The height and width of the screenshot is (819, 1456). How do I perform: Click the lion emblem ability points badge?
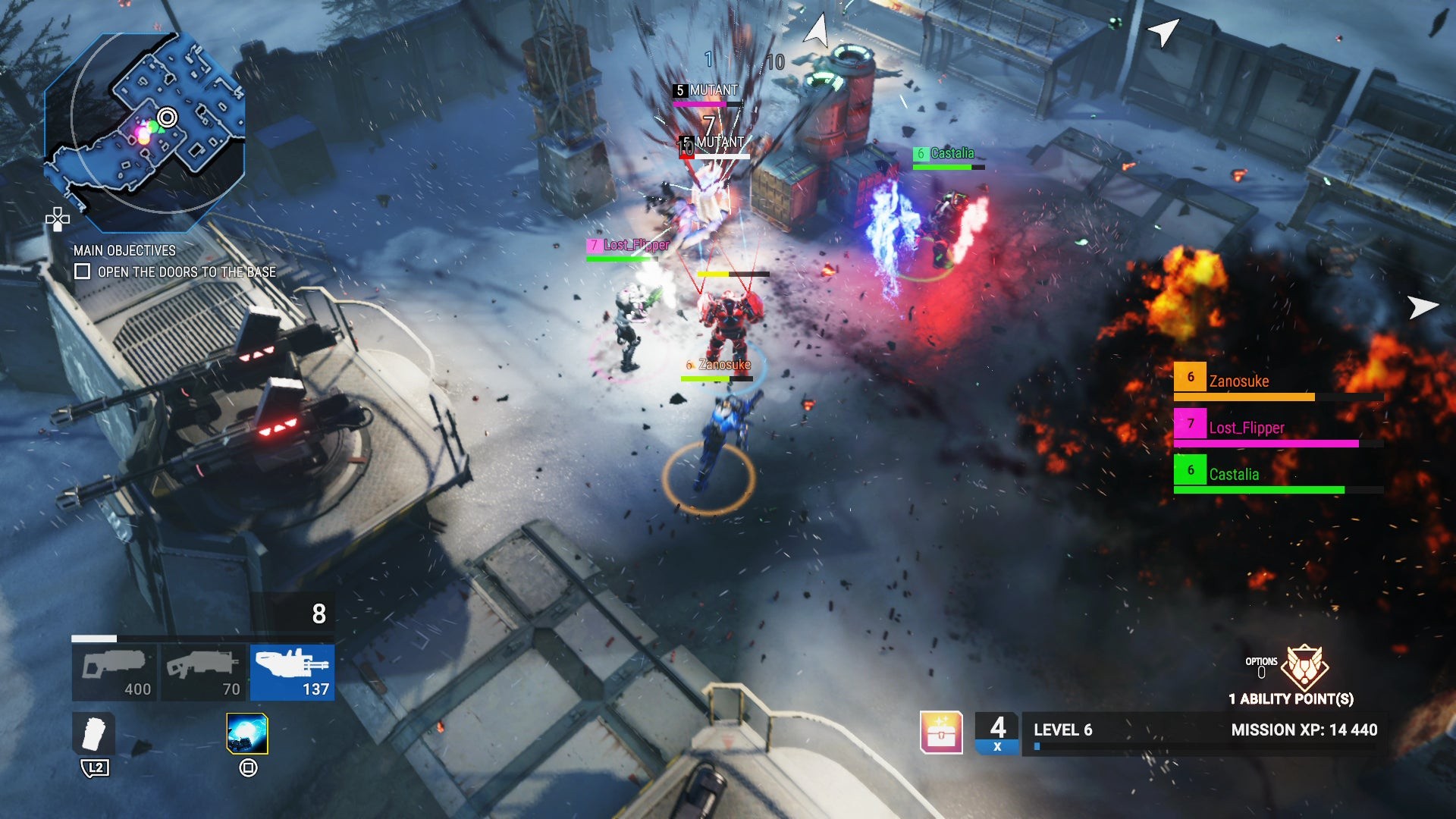coord(1304,667)
